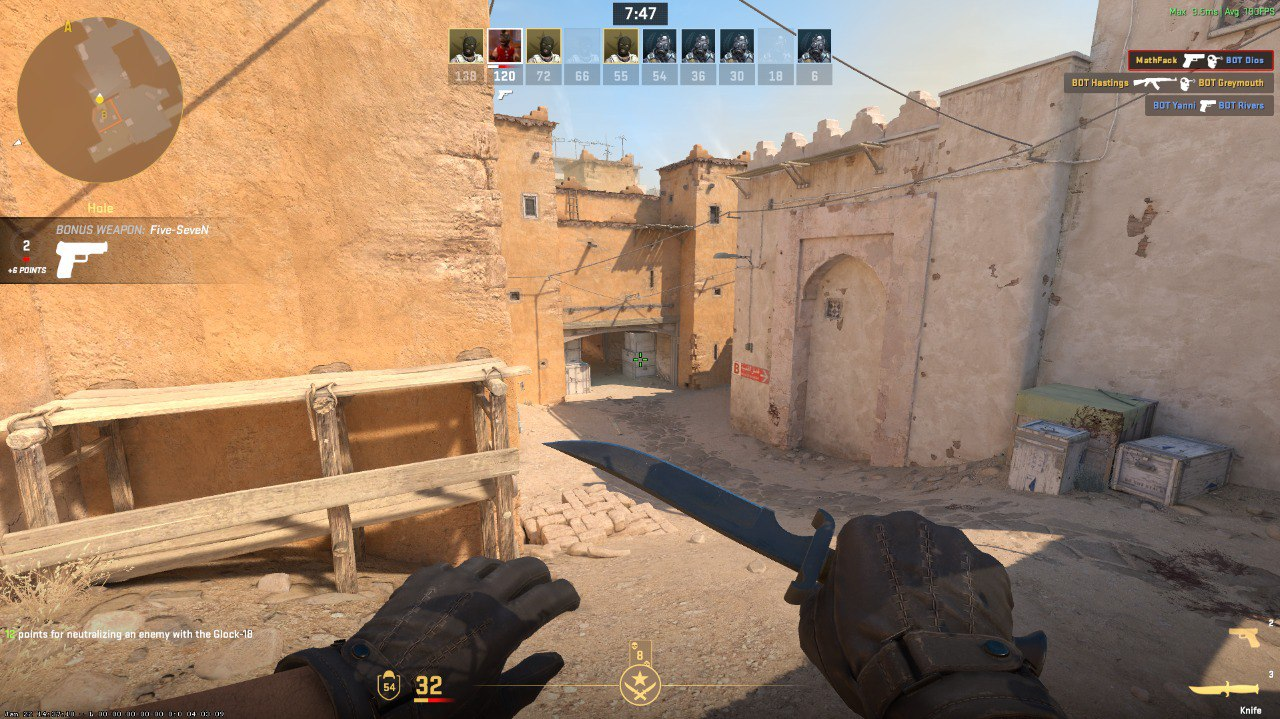1280x719 pixels.
Task: Click the leading player avatar with 138 points
Action: tap(466, 46)
